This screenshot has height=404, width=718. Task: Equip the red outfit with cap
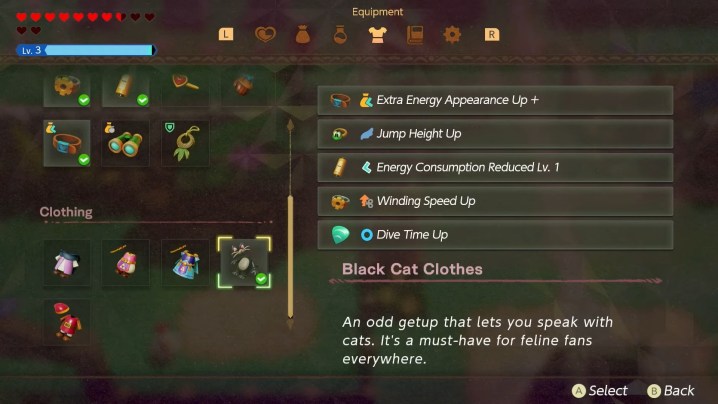(68, 322)
